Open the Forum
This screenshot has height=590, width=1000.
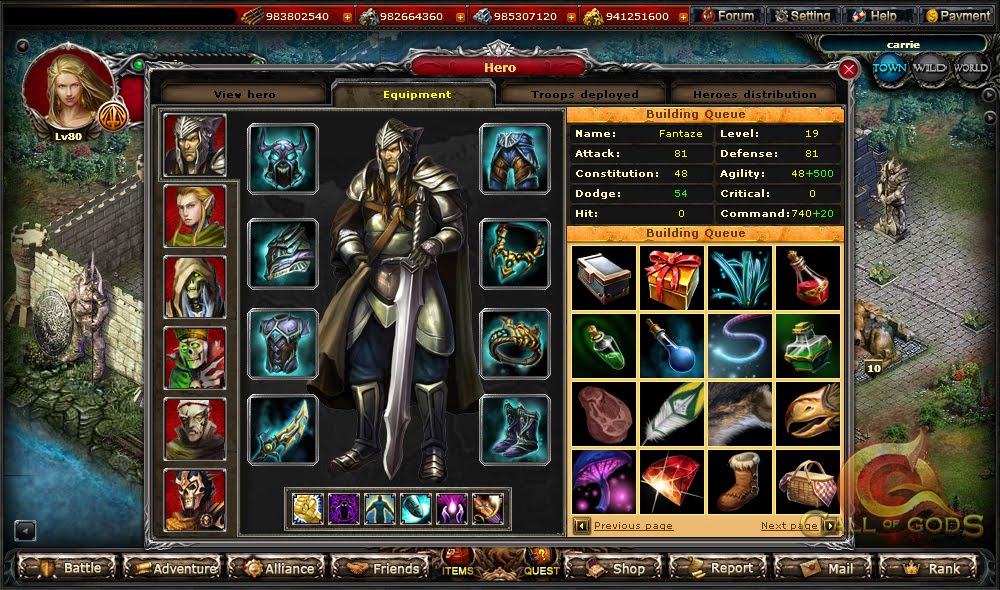pos(727,16)
